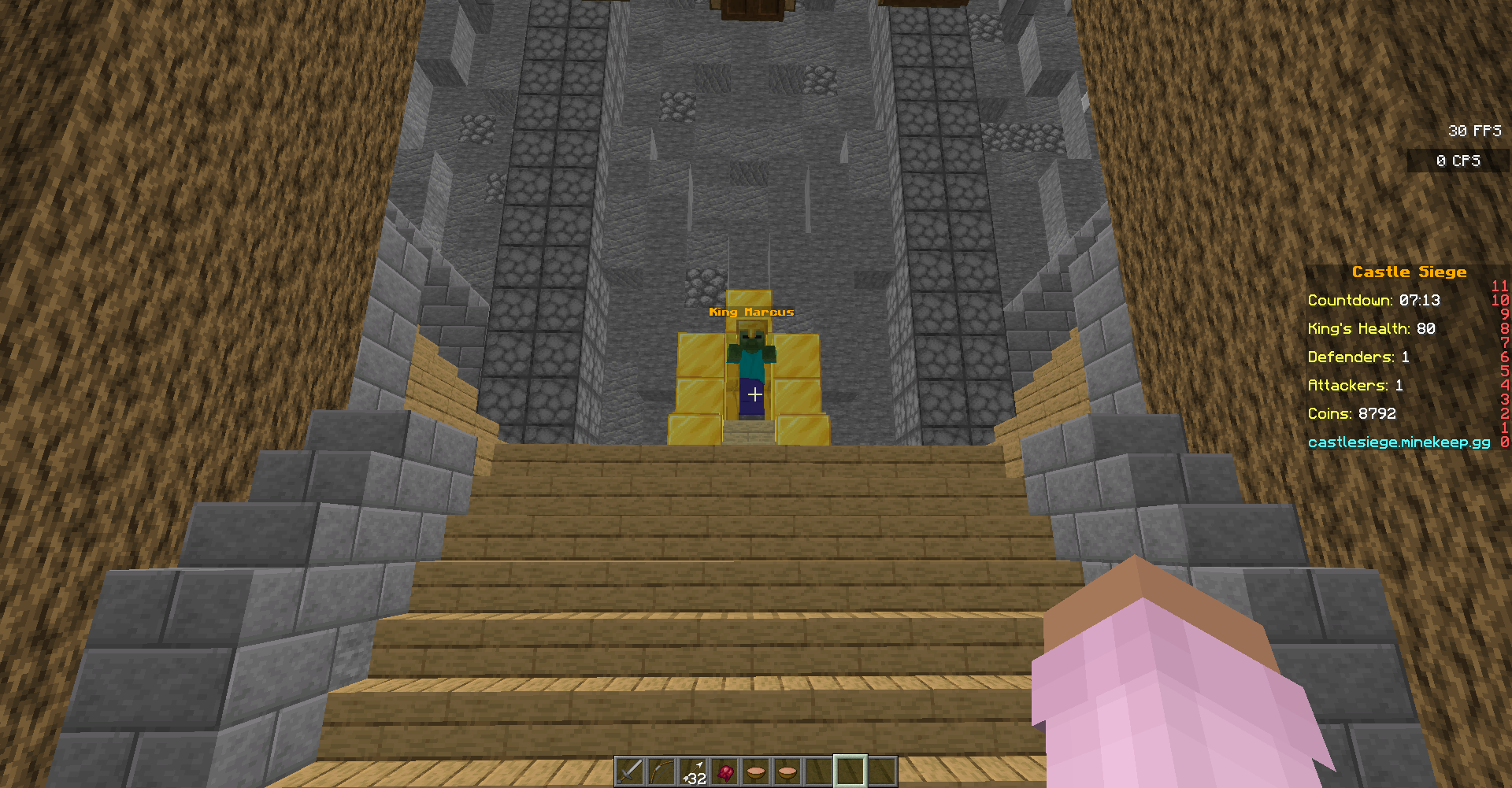Click the Castle Siege scoreboard title
Image resolution: width=1512 pixels, height=788 pixels.
(1410, 272)
